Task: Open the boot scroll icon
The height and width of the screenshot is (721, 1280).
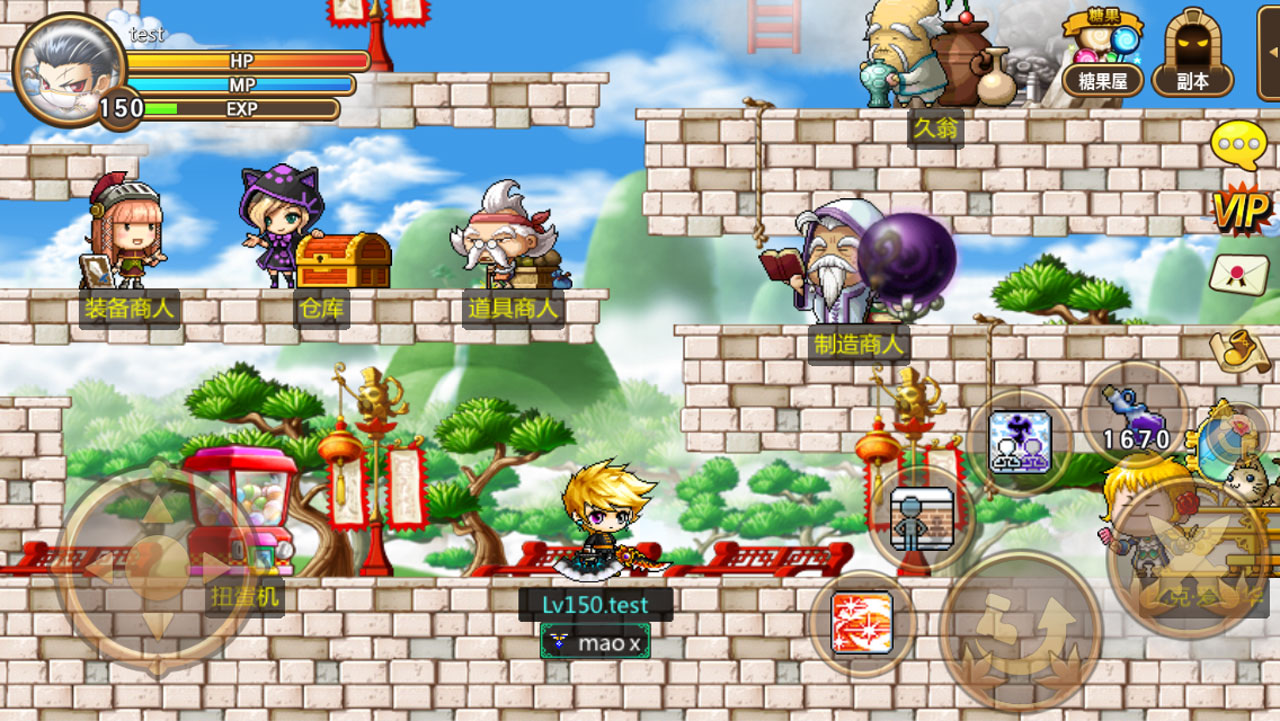Action: click(1240, 348)
